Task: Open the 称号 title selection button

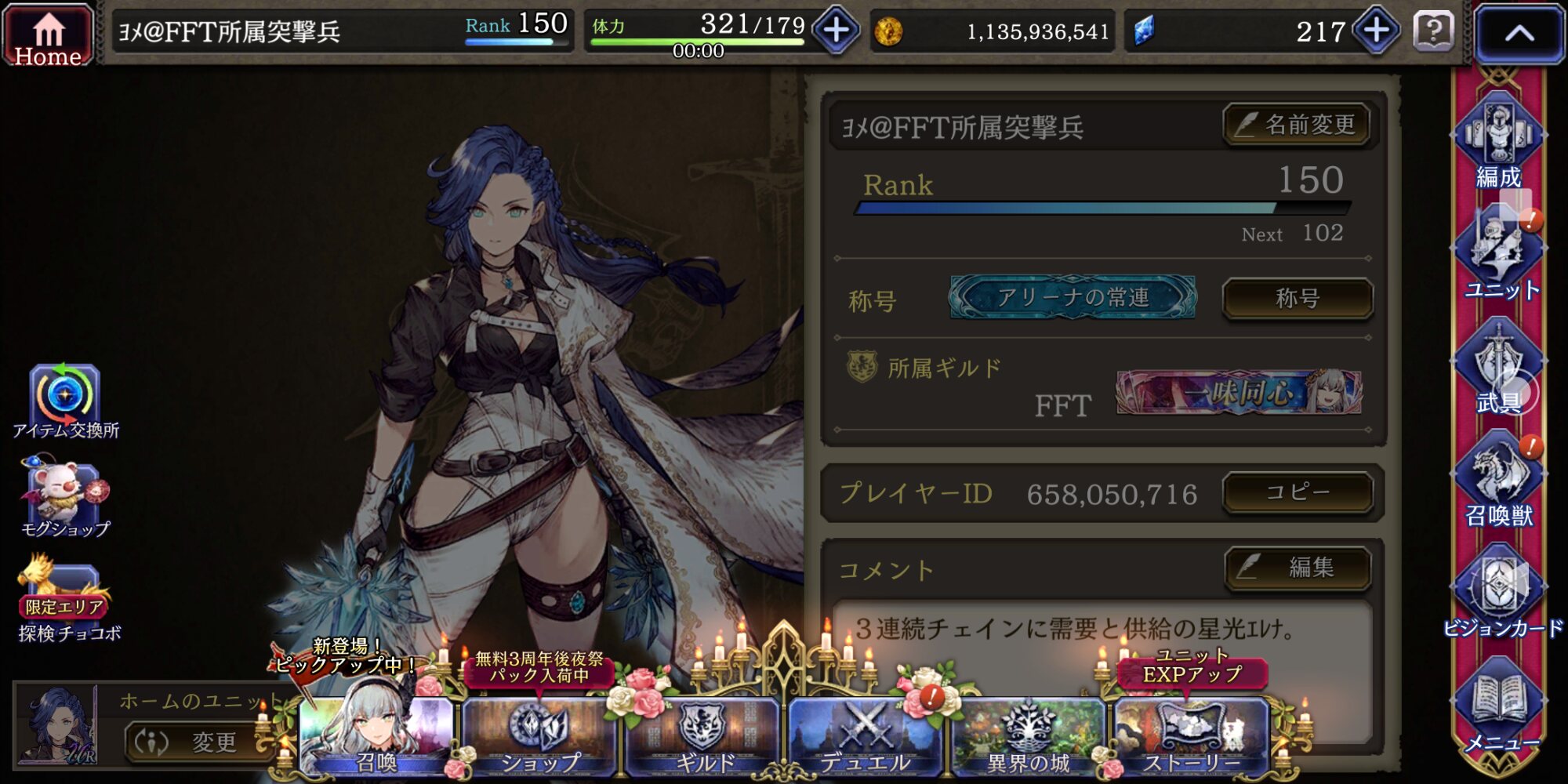Action: tap(1297, 299)
